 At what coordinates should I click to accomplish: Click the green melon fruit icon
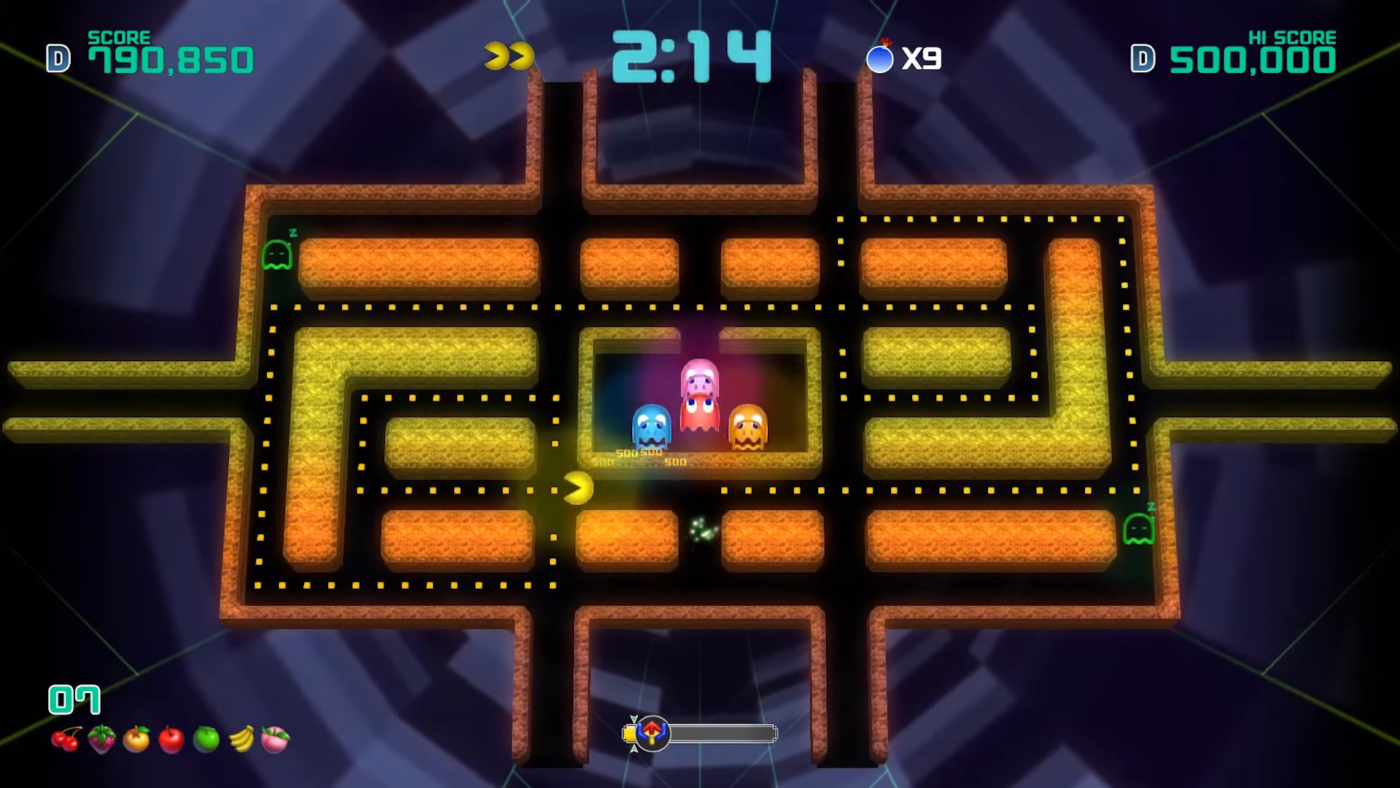click(205, 739)
